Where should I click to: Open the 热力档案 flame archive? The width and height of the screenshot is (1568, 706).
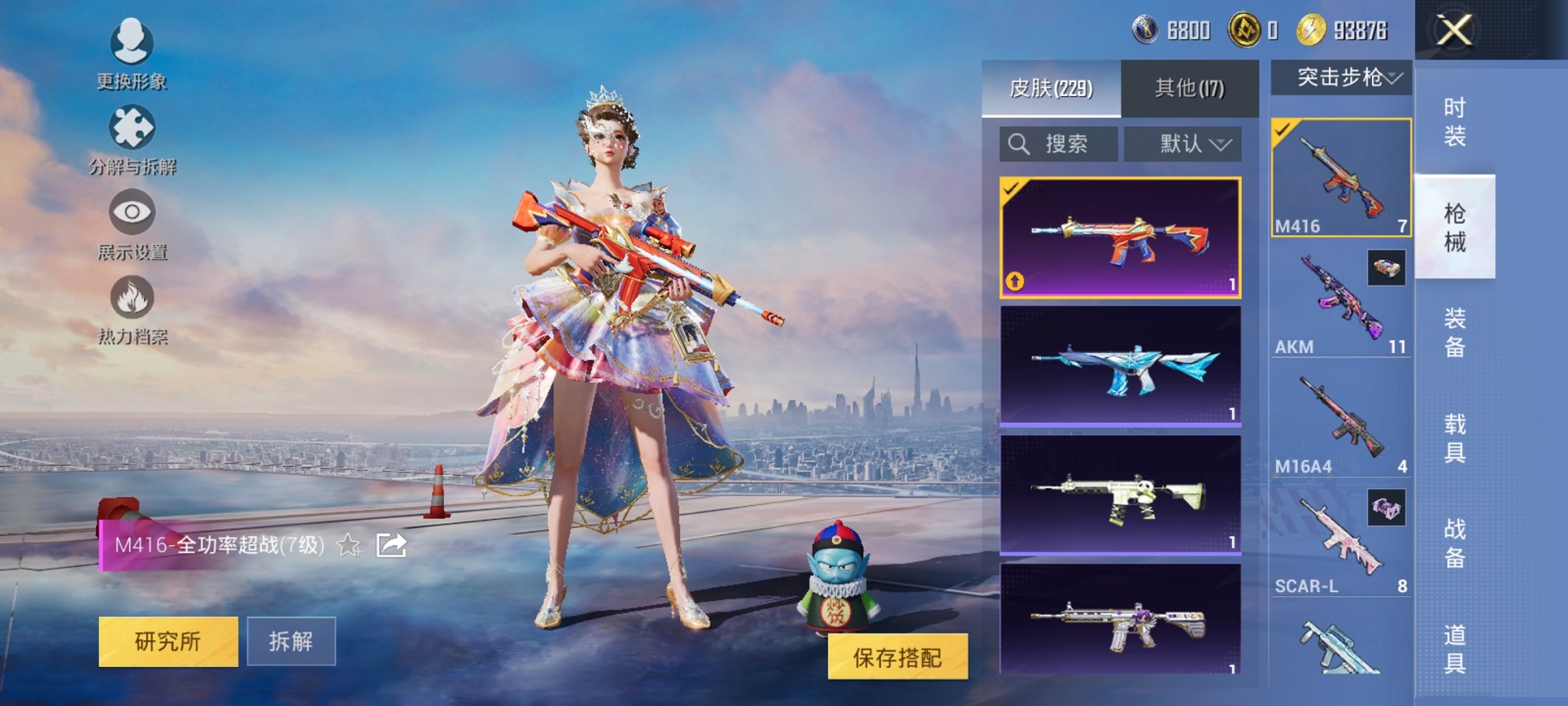pos(131,311)
